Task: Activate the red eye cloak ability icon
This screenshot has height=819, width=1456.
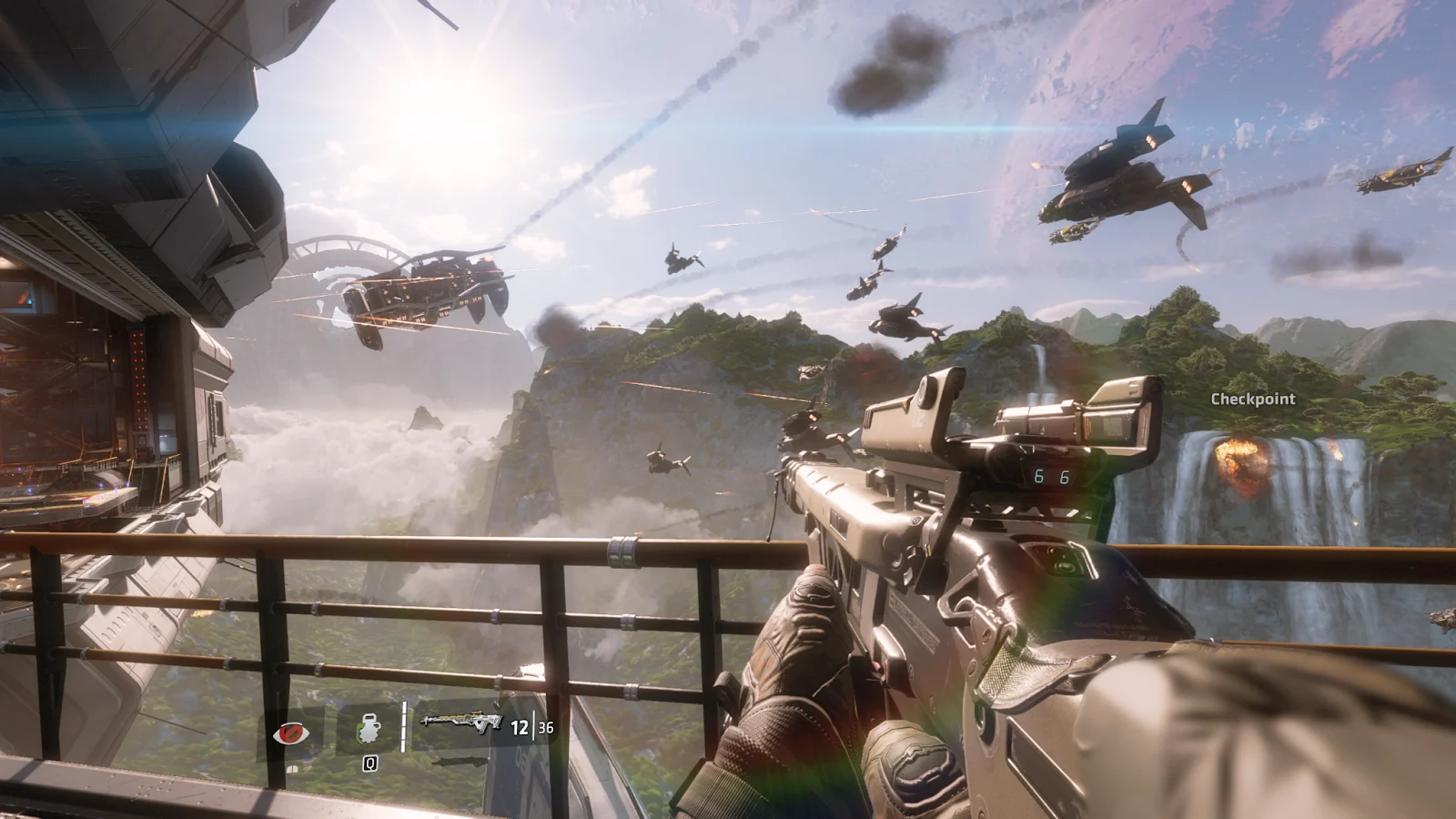Action: point(290,732)
